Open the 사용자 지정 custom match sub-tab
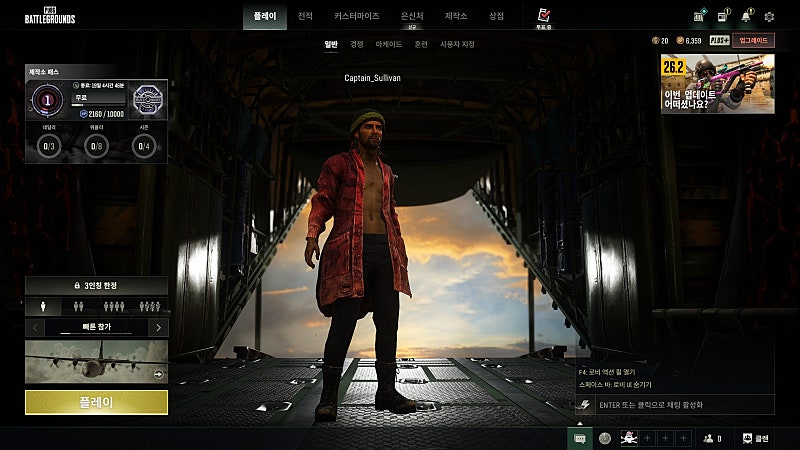 click(458, 44)
